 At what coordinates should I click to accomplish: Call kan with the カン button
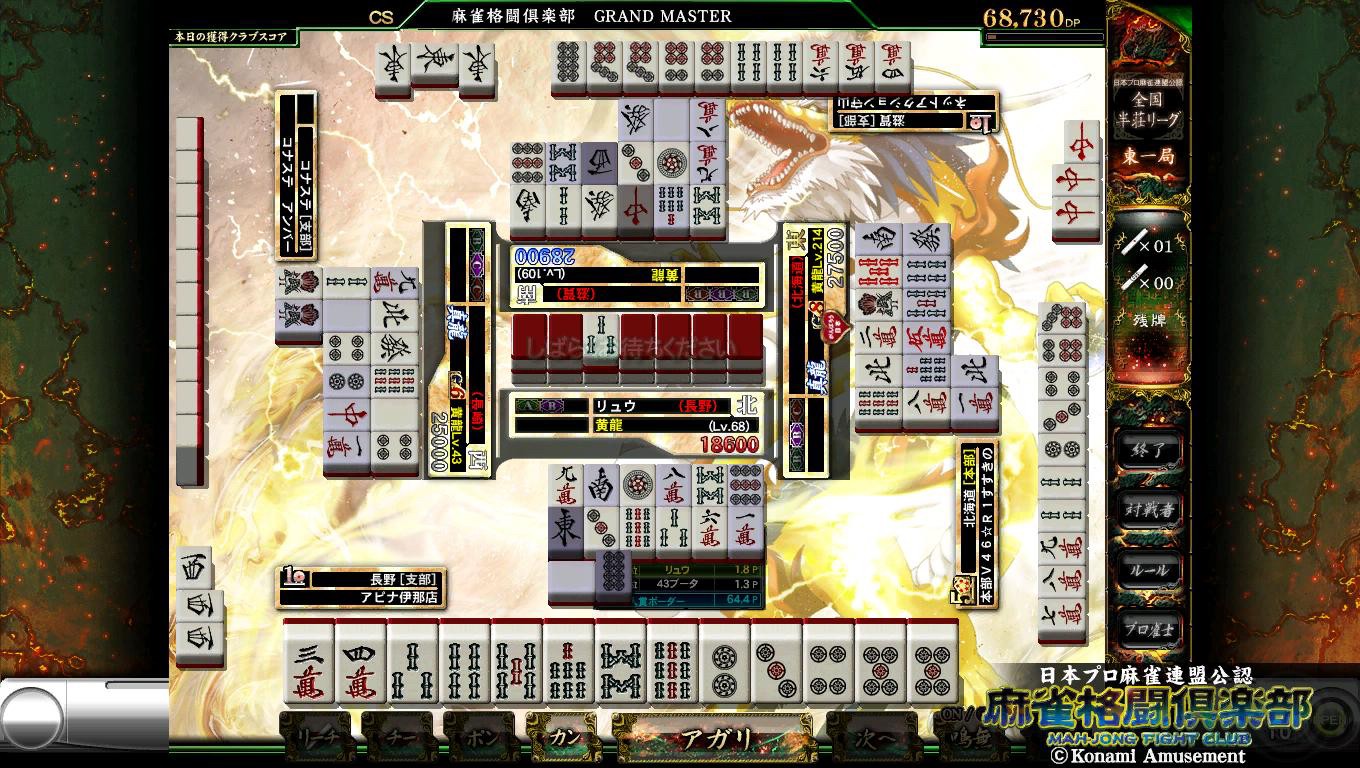(564, 739)
